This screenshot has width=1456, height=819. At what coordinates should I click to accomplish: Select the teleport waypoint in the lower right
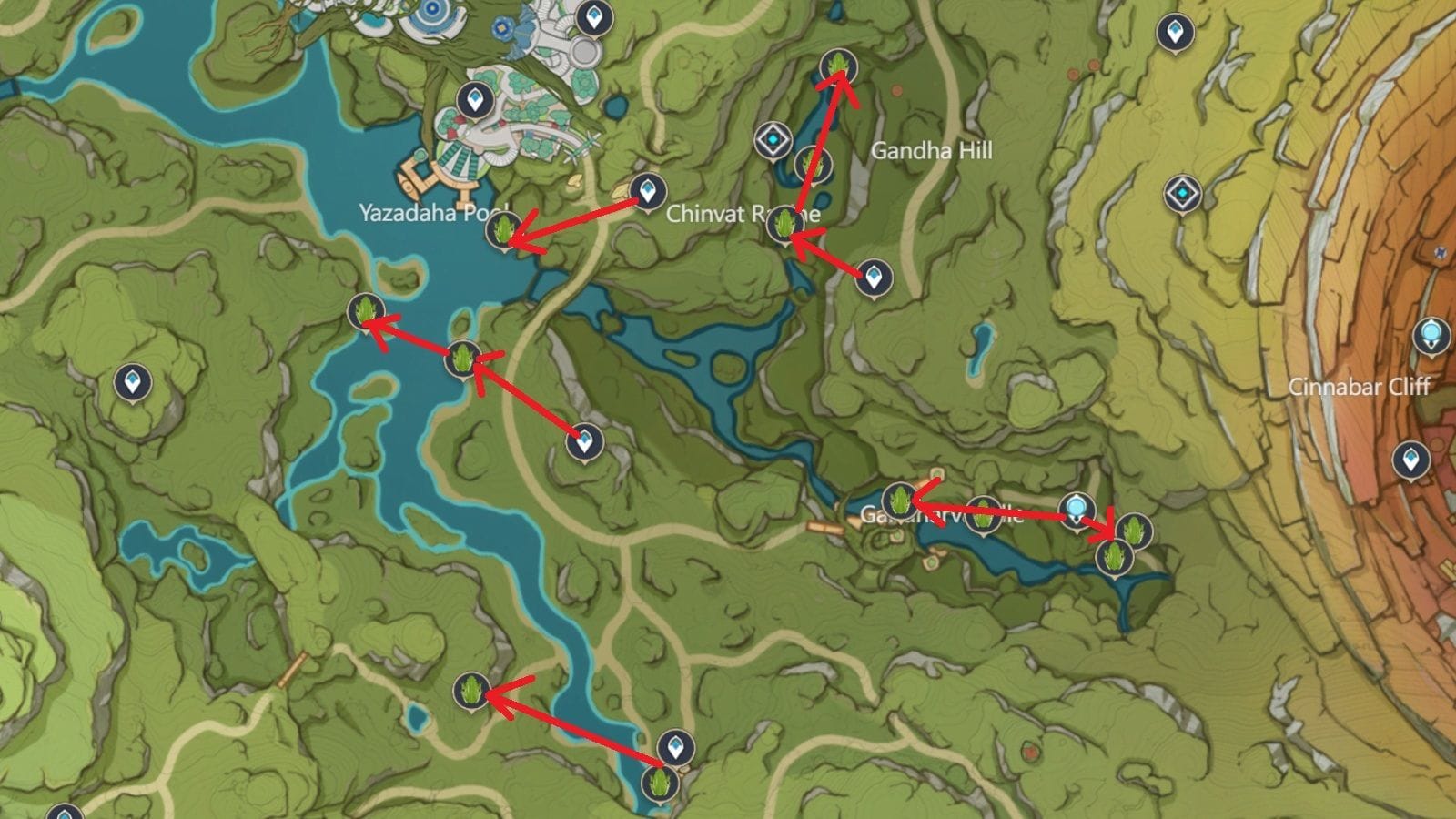tap(1412, 460)
